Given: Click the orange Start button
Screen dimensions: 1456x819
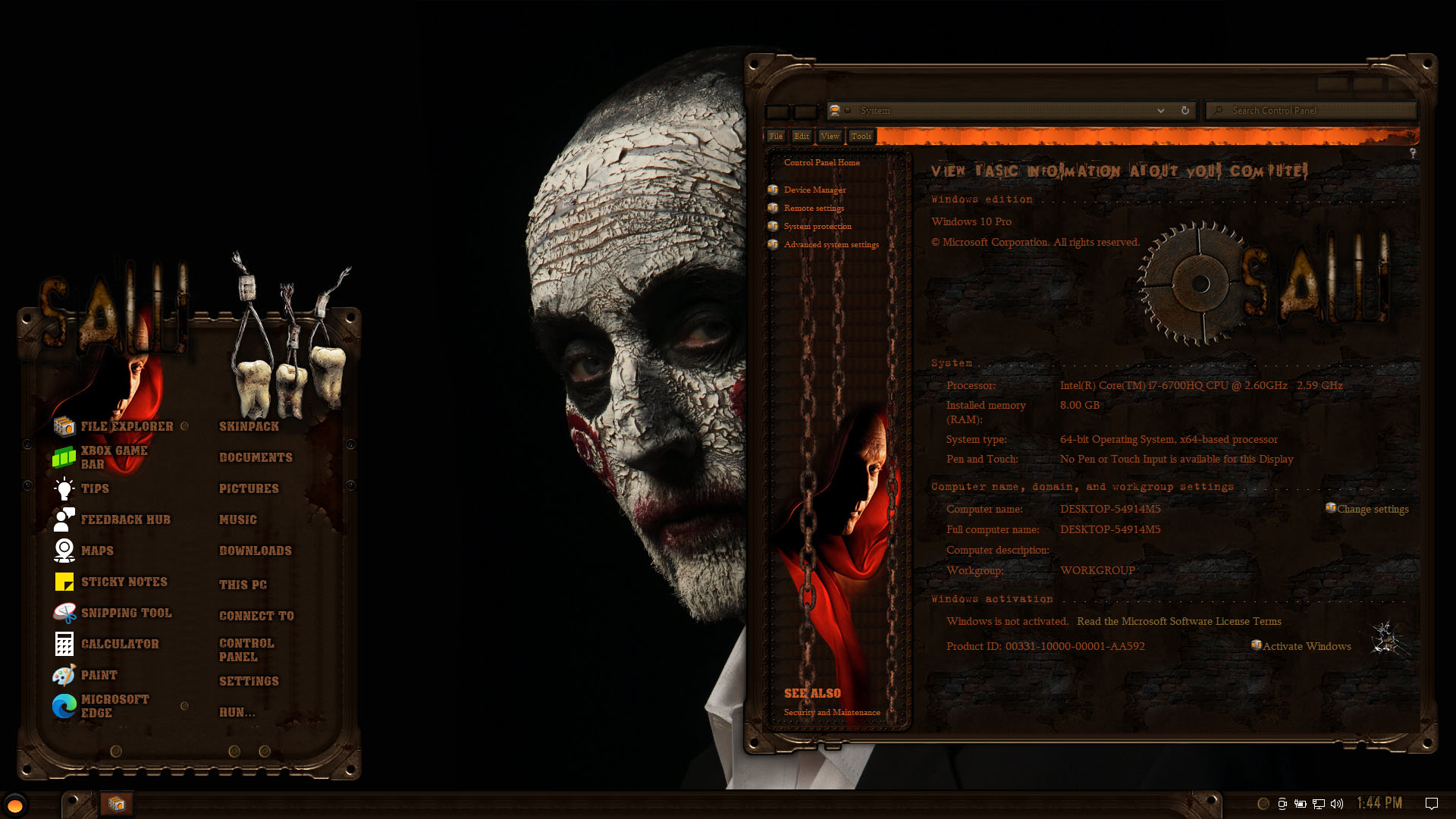Looking at the screenshot, I should pyautogui.click(x=15, y=805).
